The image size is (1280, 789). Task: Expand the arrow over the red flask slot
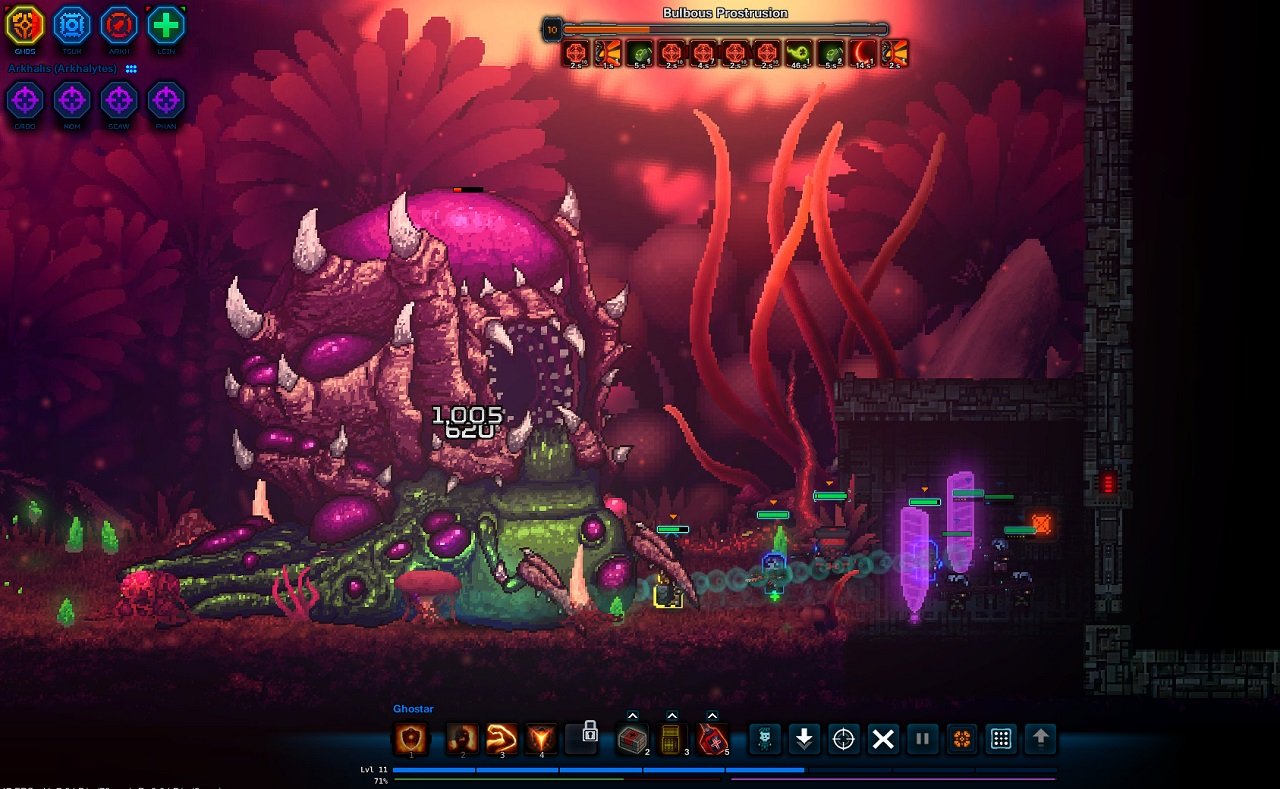coord(710,715)
